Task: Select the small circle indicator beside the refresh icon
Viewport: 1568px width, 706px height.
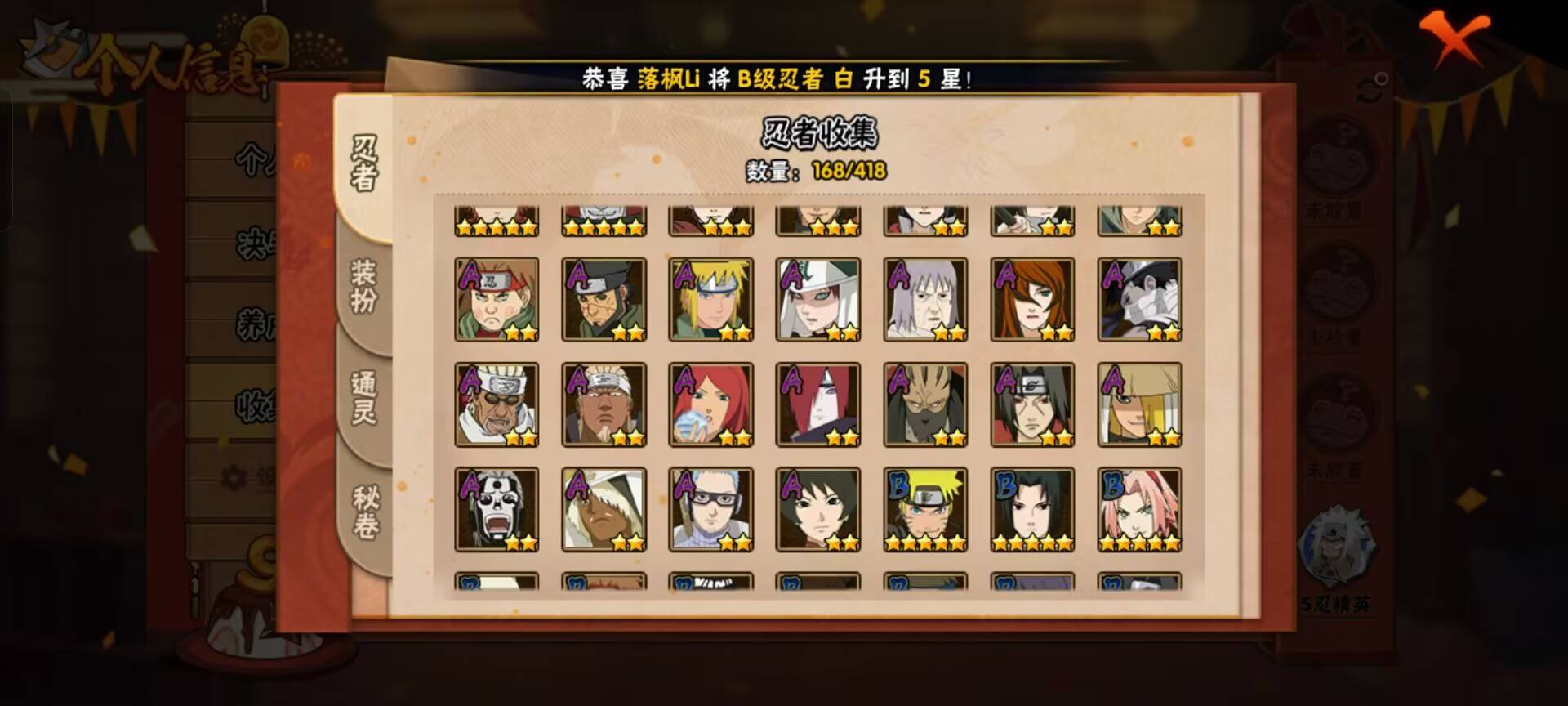Action: click(x=1382, y=78)
